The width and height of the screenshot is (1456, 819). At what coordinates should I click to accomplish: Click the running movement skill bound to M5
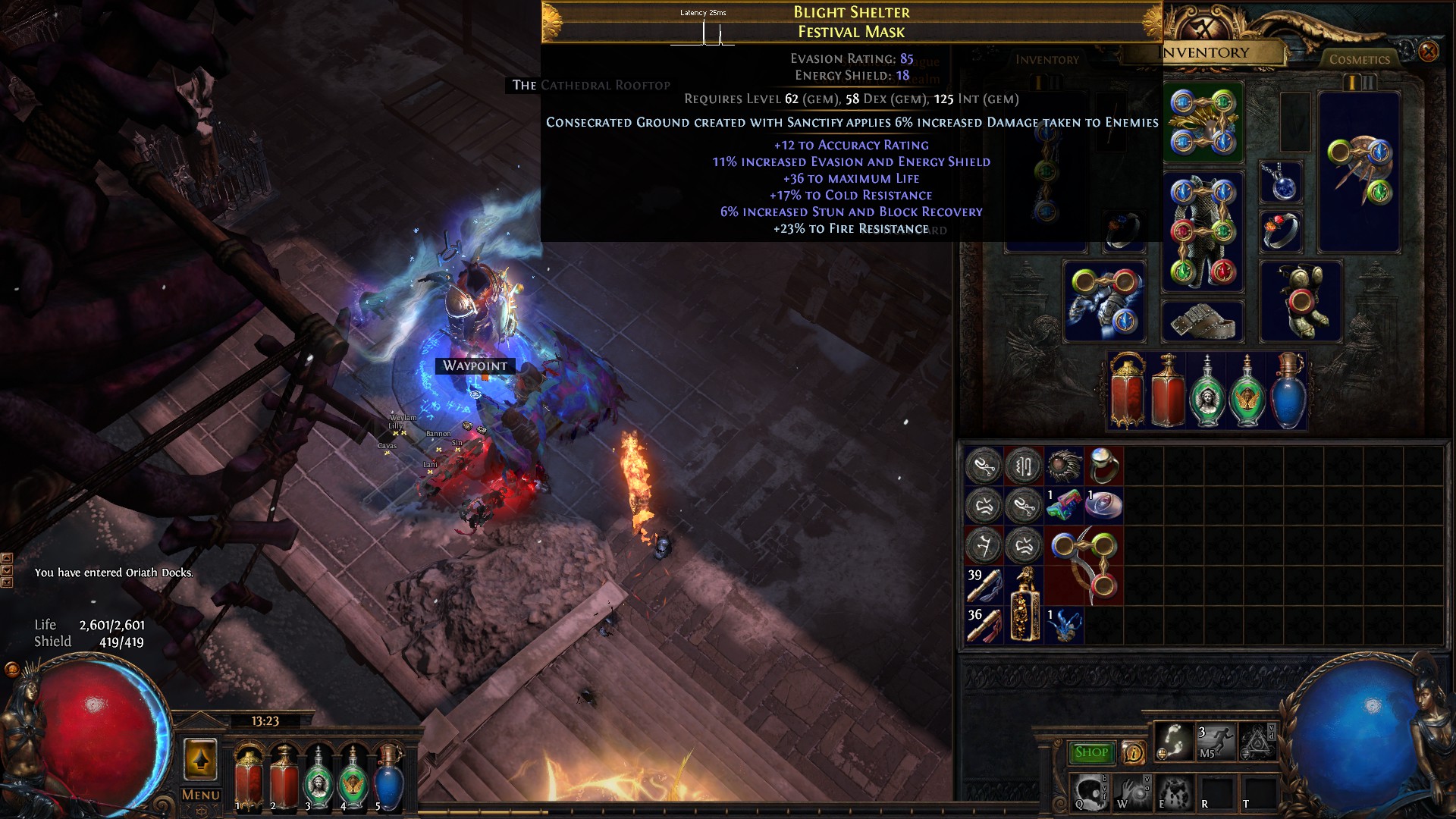1215,741
